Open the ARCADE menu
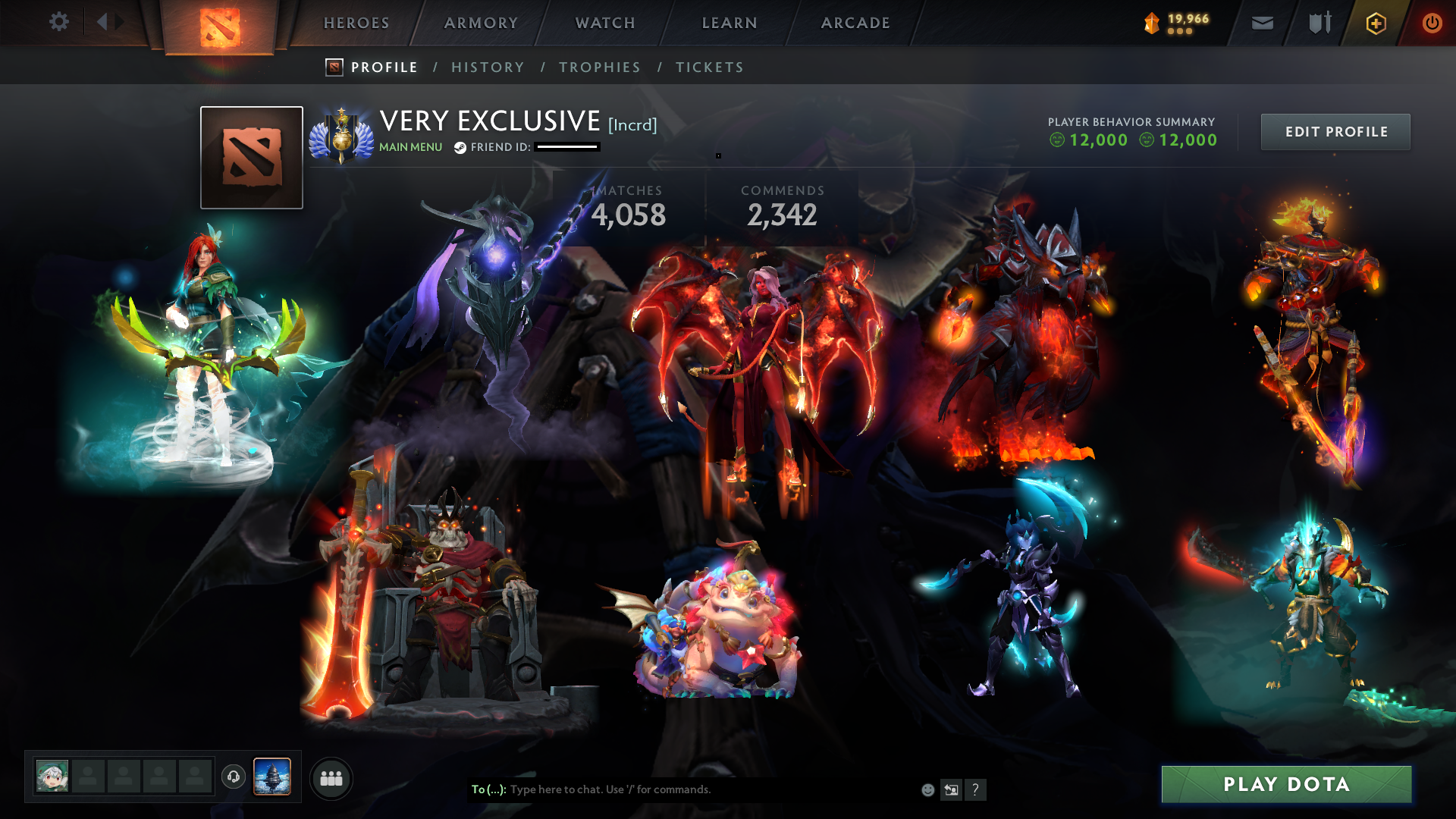 coord(855,23)
